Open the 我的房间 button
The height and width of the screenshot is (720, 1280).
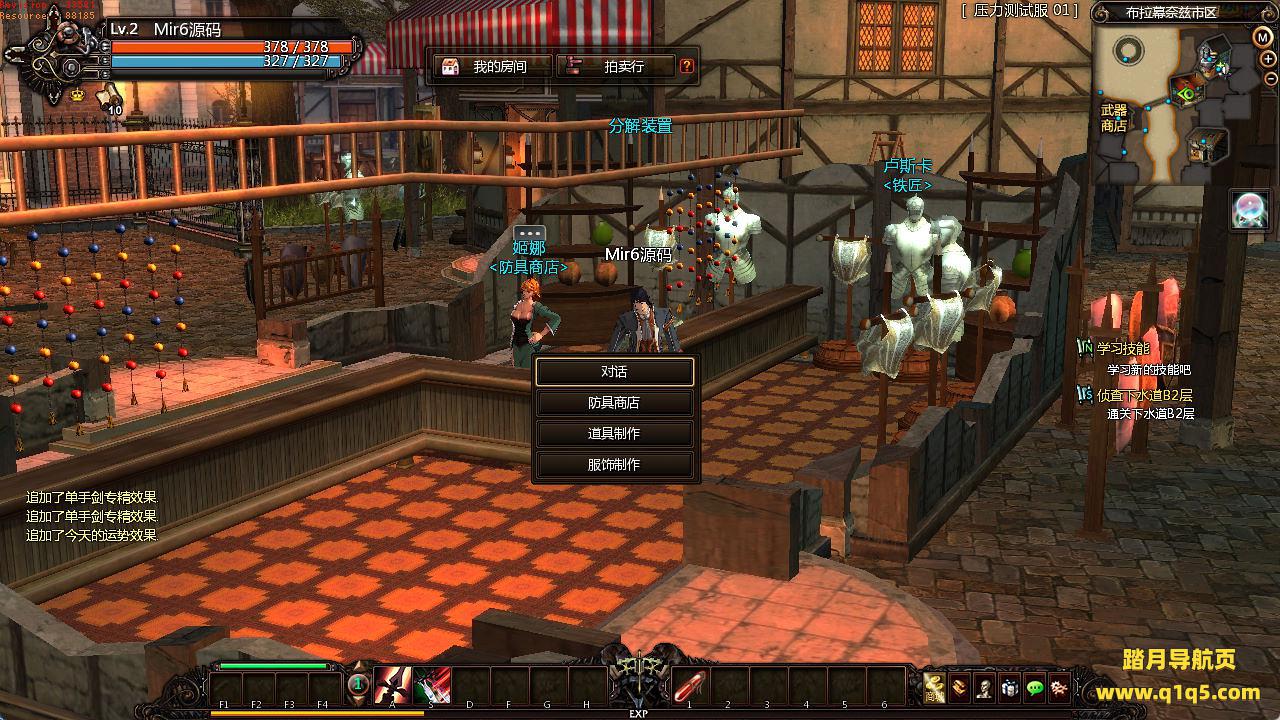point(493,67)
